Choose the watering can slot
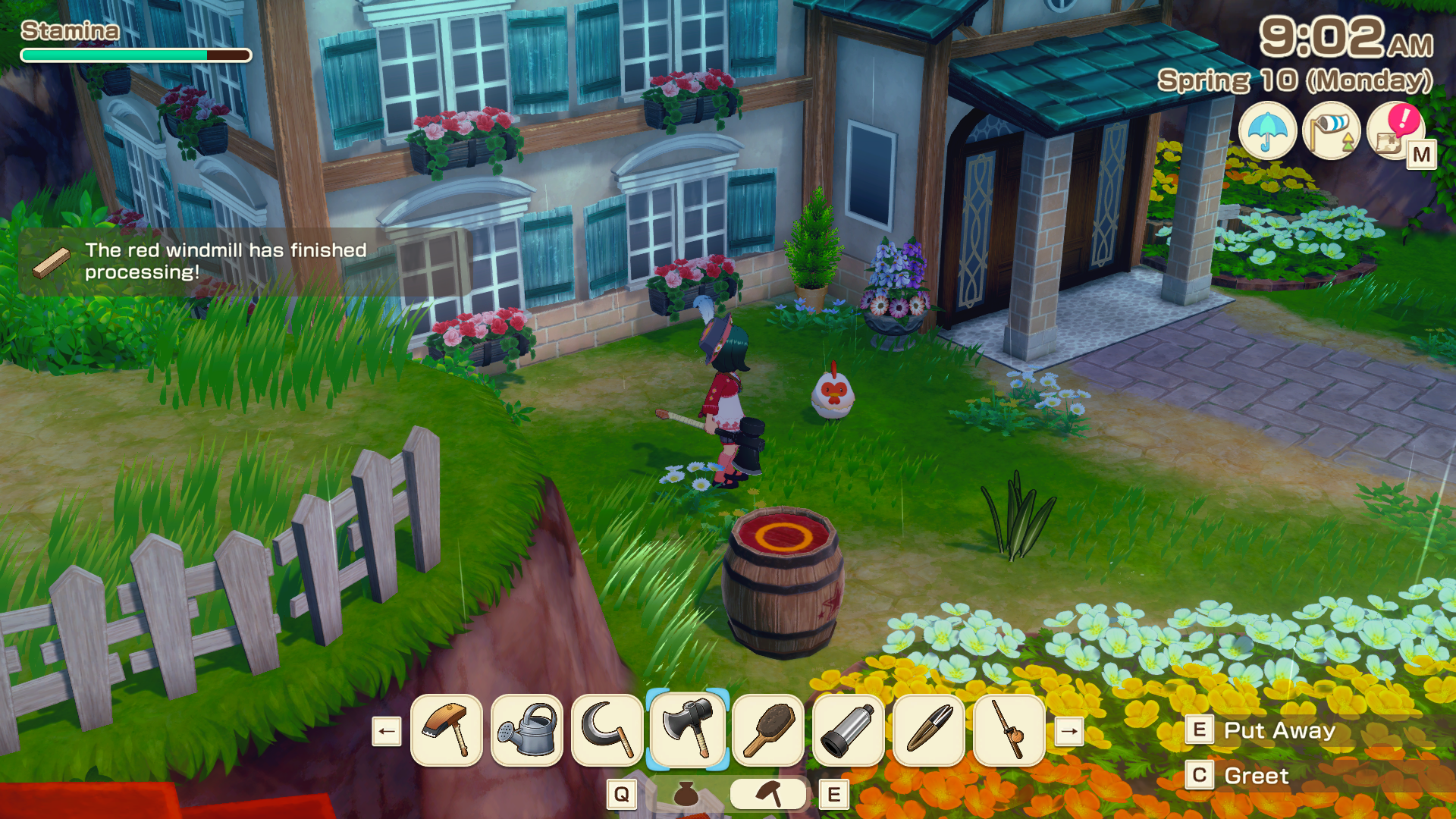Screen dimensions: 1456x819 coord(527,730)
